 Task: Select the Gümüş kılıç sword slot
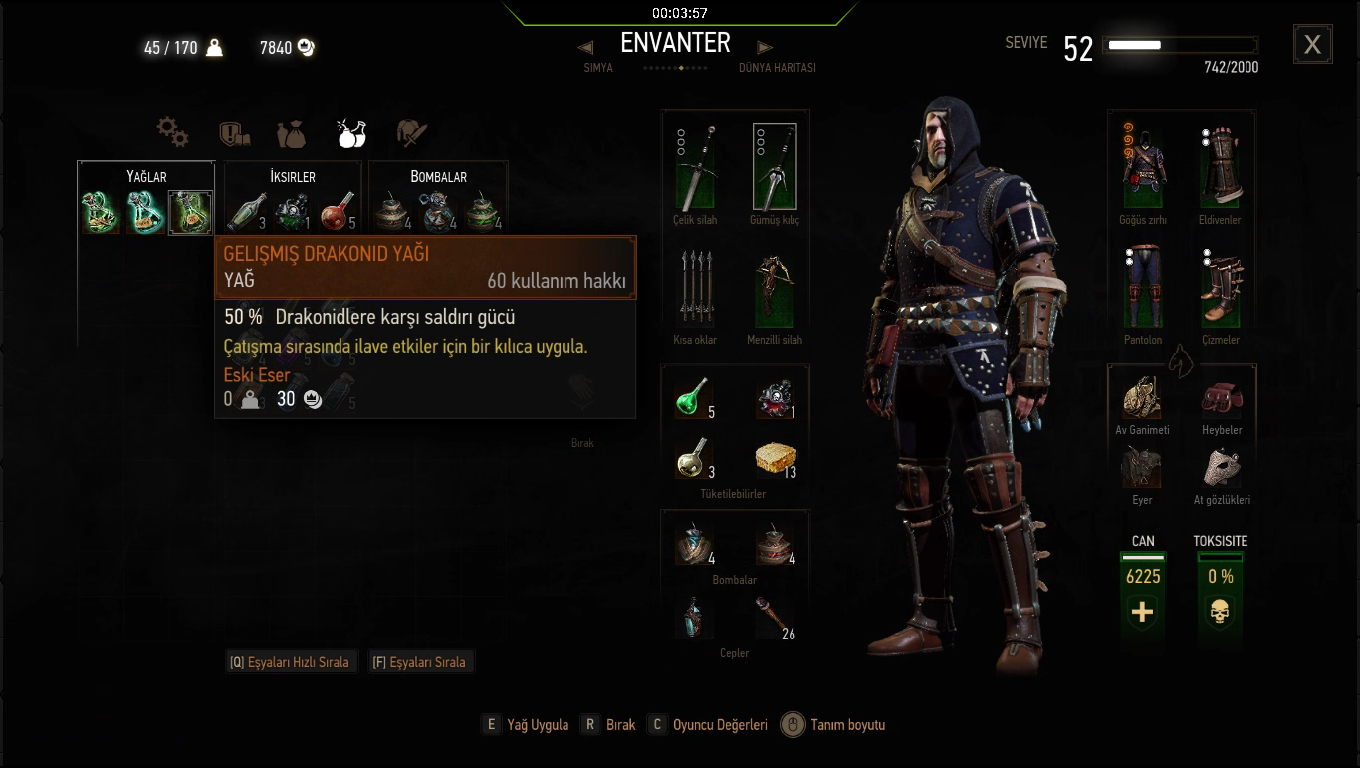click(x=774, y=167)
